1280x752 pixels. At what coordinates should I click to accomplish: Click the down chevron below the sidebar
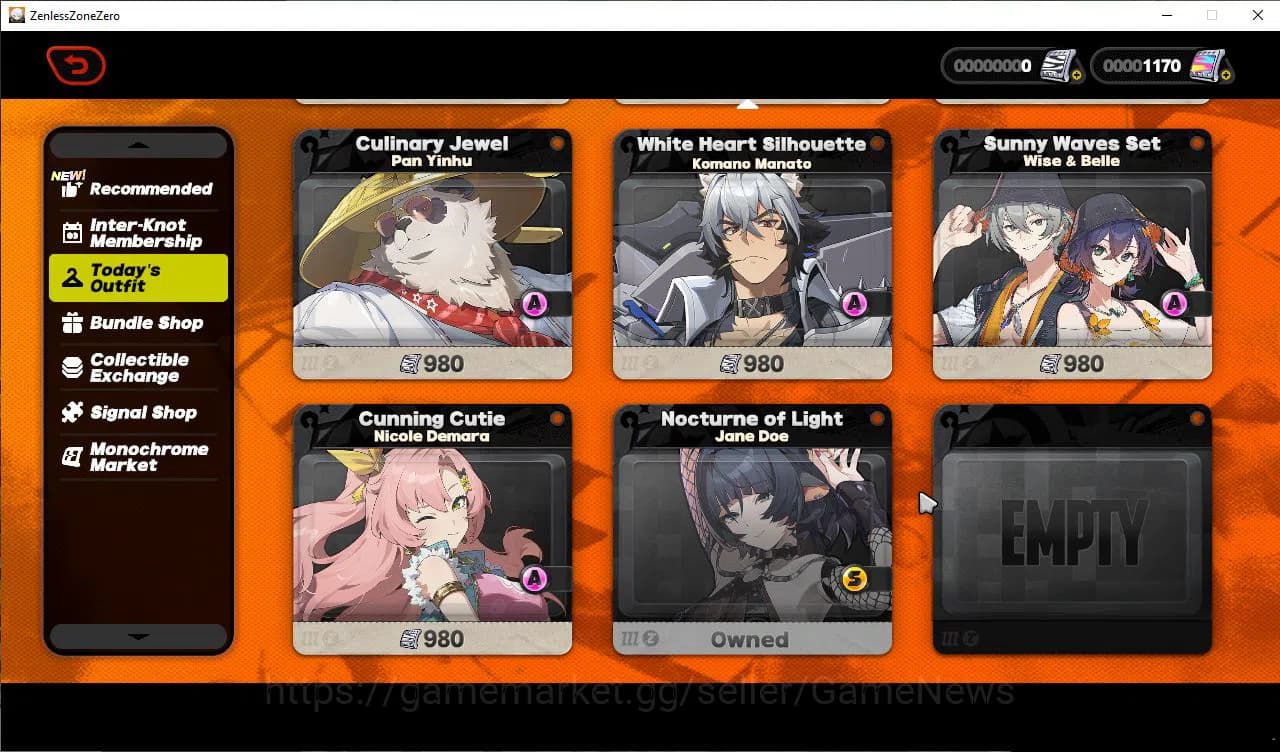pos(138,636)
